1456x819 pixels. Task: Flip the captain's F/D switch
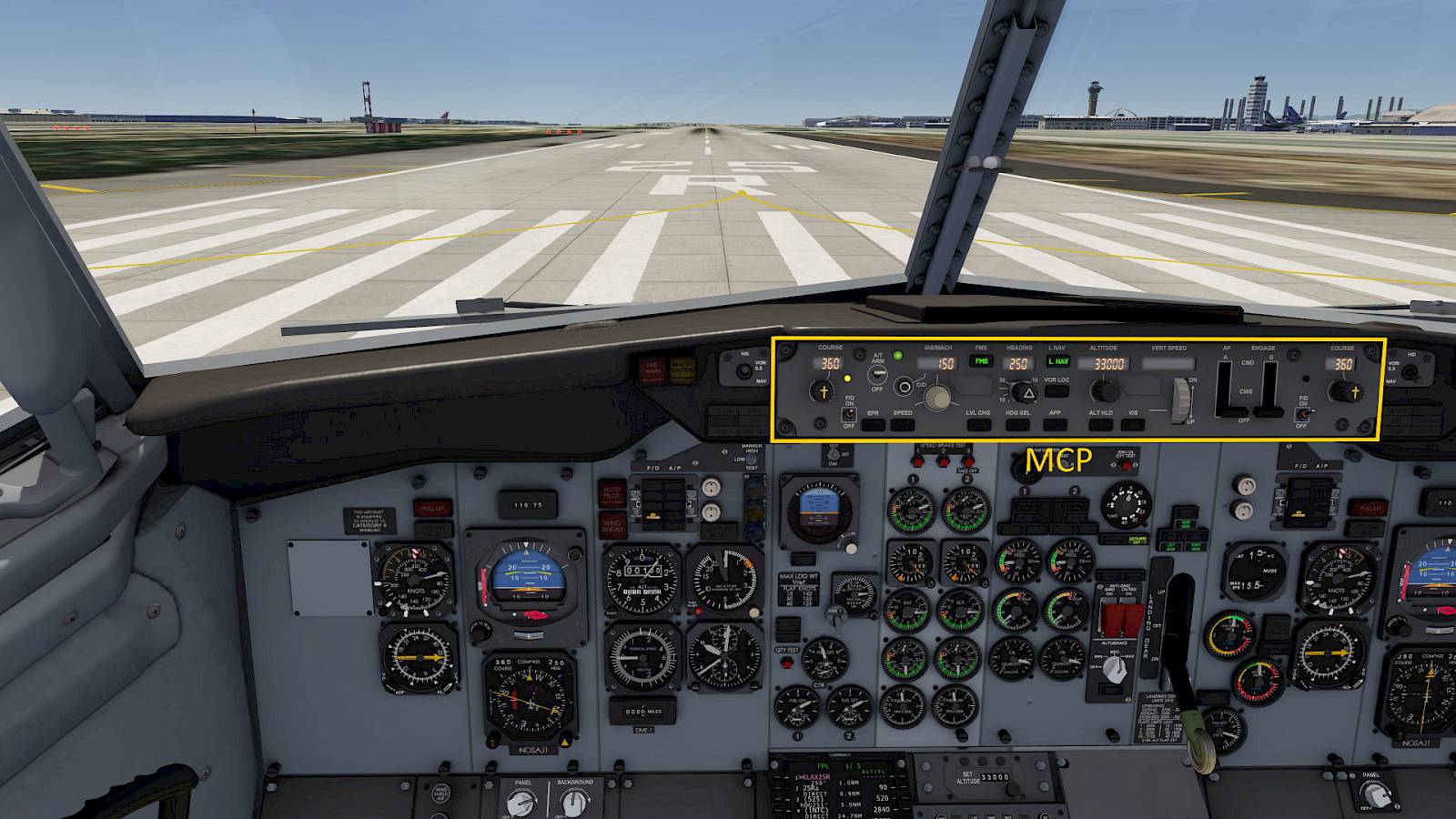[849, 415]
